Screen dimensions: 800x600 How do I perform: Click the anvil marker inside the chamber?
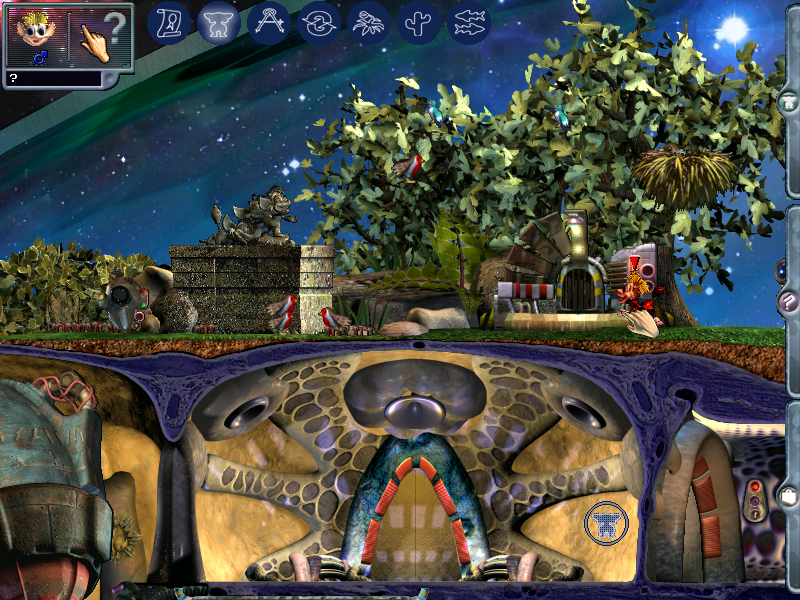pyautogui.click(x=607, y=522)
